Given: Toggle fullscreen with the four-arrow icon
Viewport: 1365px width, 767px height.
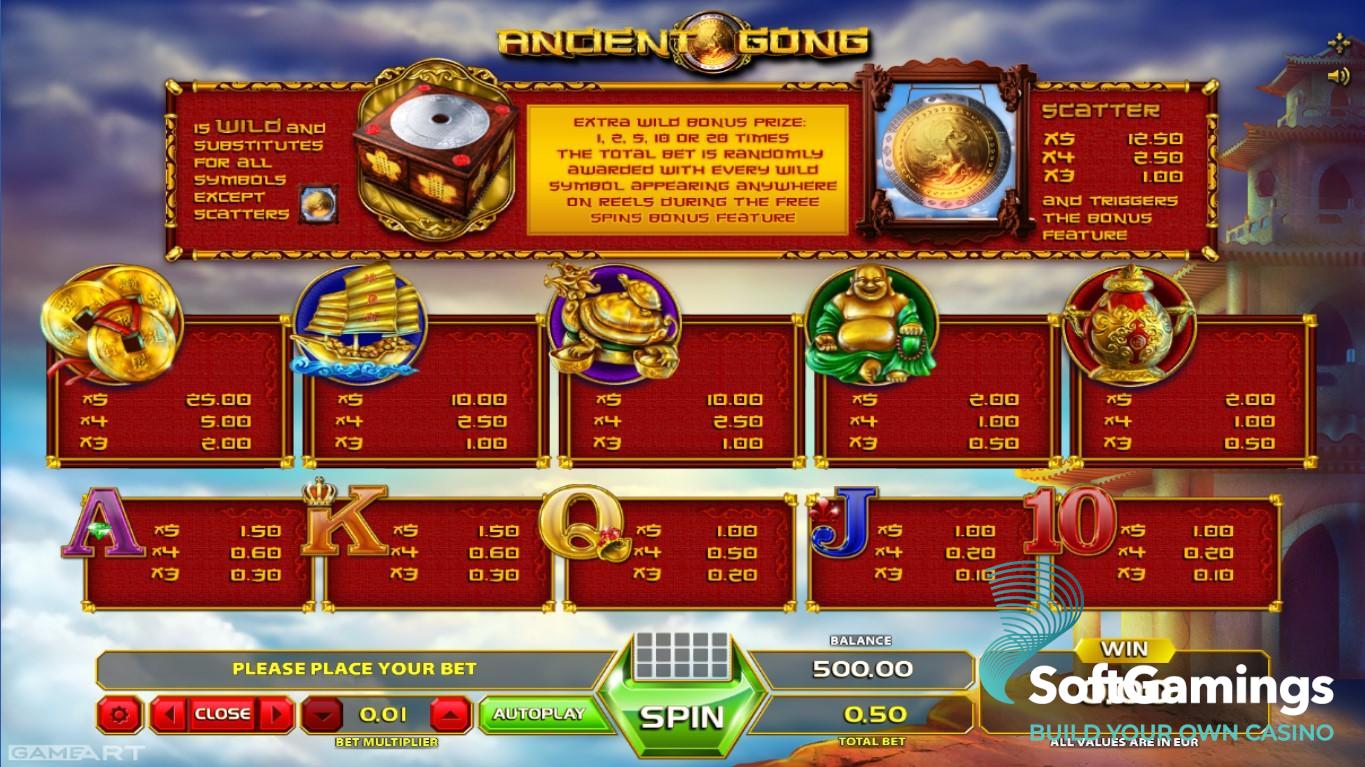Looking at the screenshot, I should tap(1339, 43).
